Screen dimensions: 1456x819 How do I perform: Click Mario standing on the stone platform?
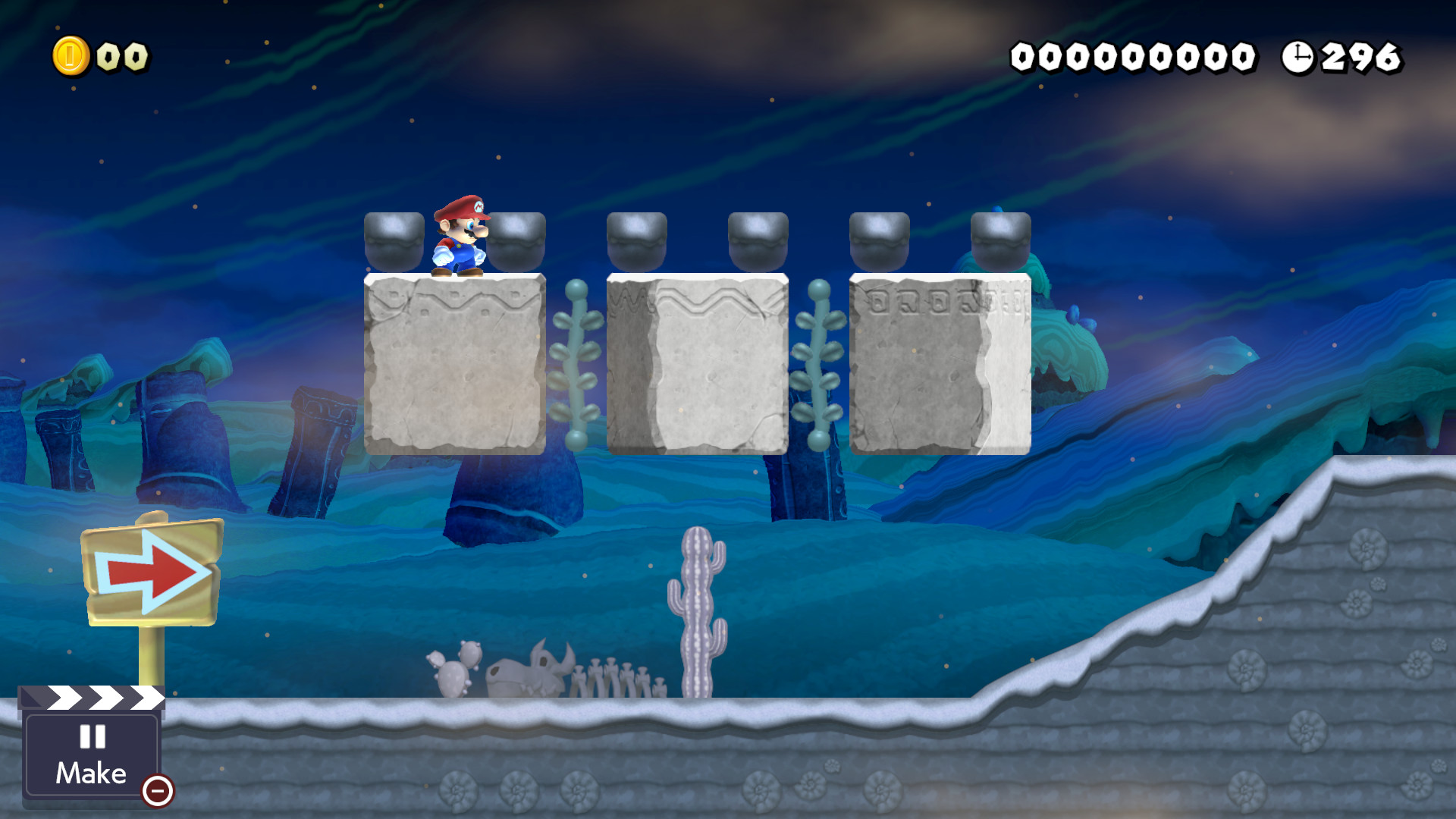click(x=462, y=237)
